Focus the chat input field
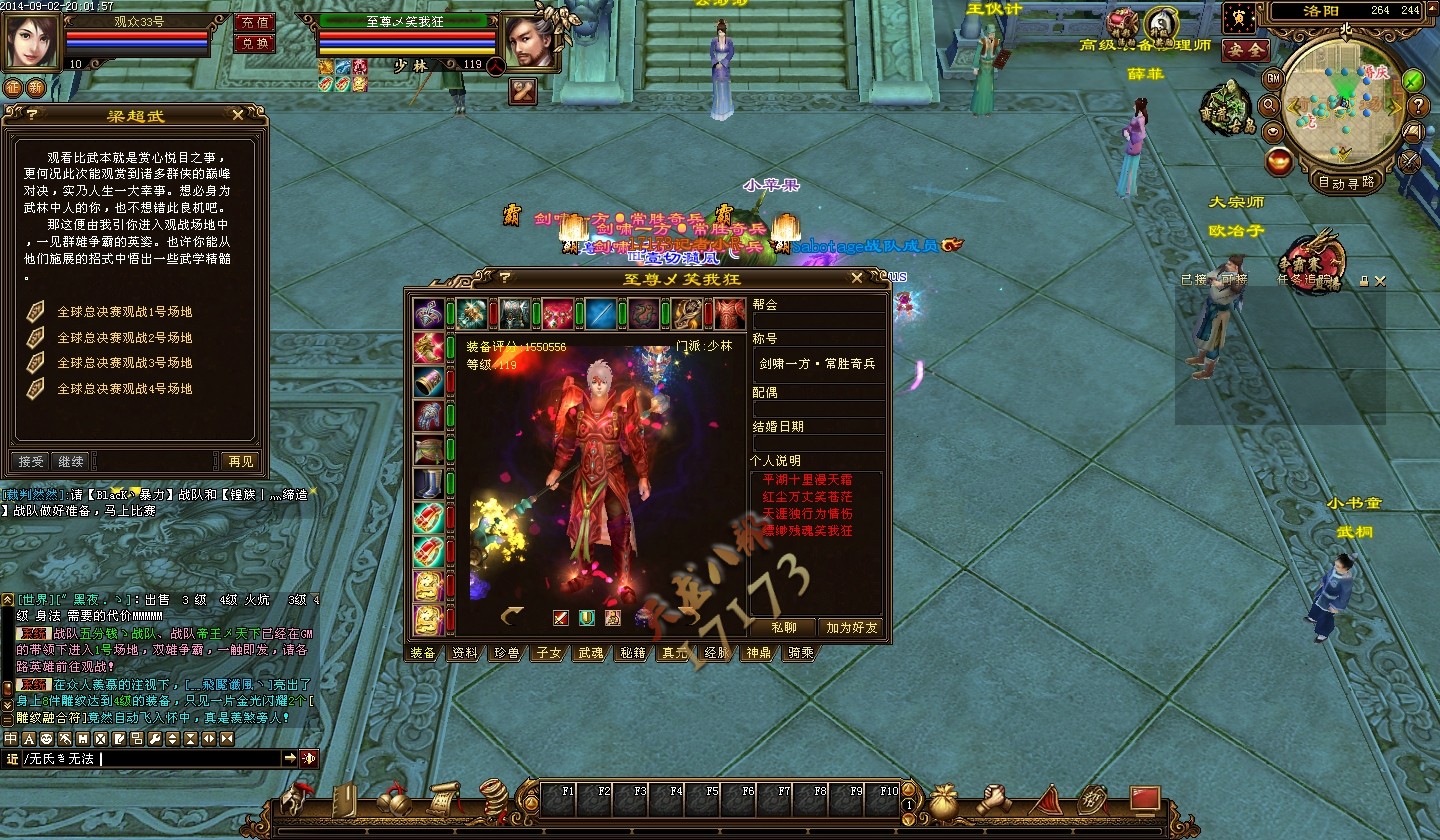 (x=190, y=759)
